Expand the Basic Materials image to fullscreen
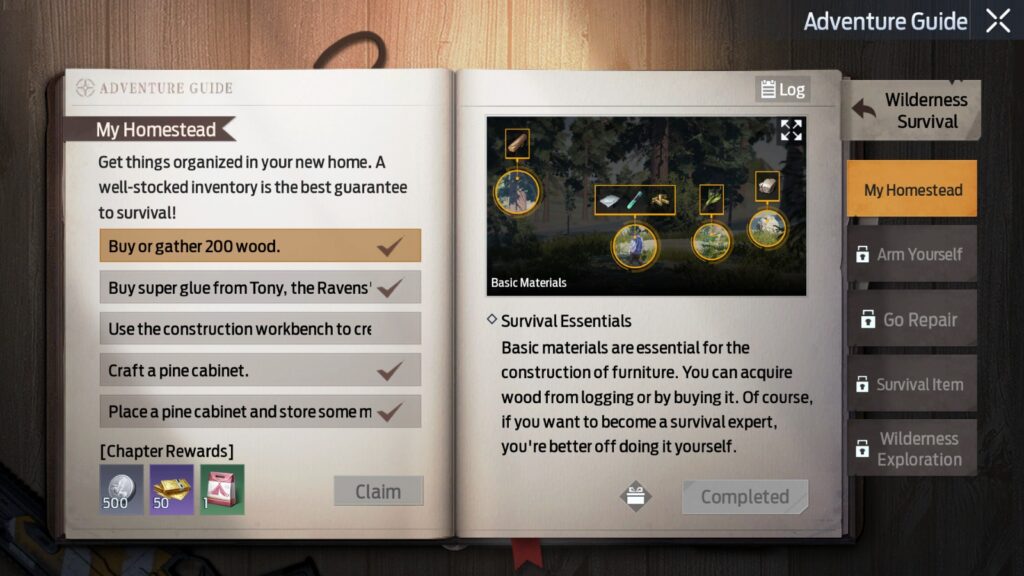 pos(791,130)
